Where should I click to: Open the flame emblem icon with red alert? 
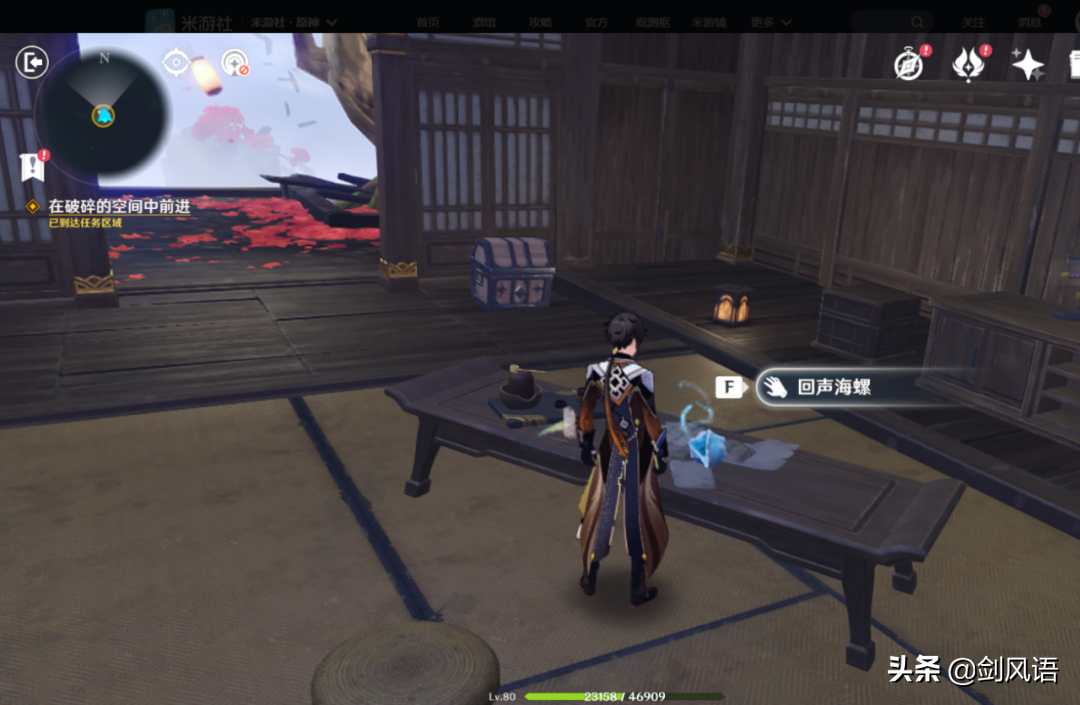point(968,64)
